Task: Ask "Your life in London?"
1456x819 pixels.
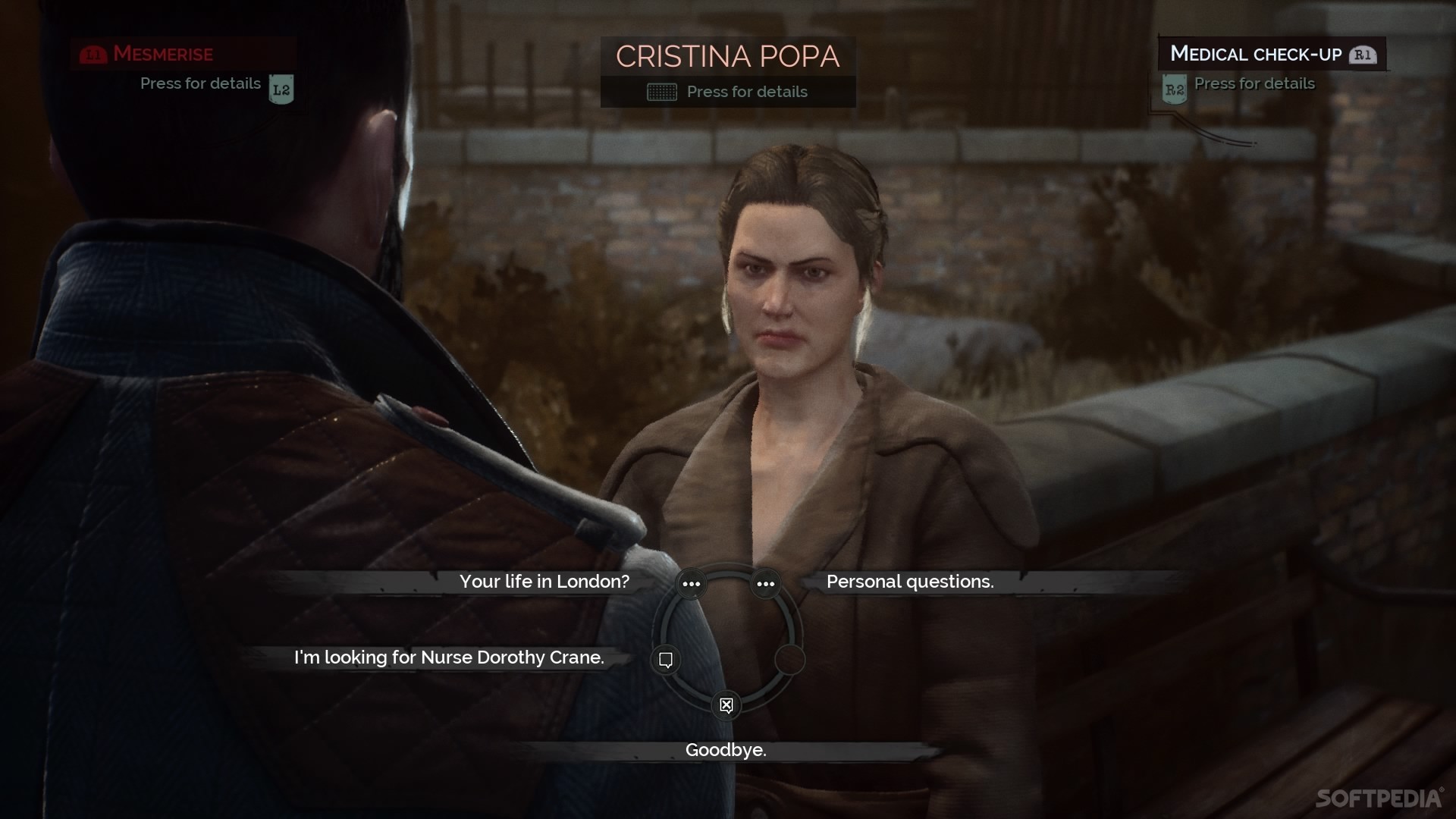Action: pos(544,582)
